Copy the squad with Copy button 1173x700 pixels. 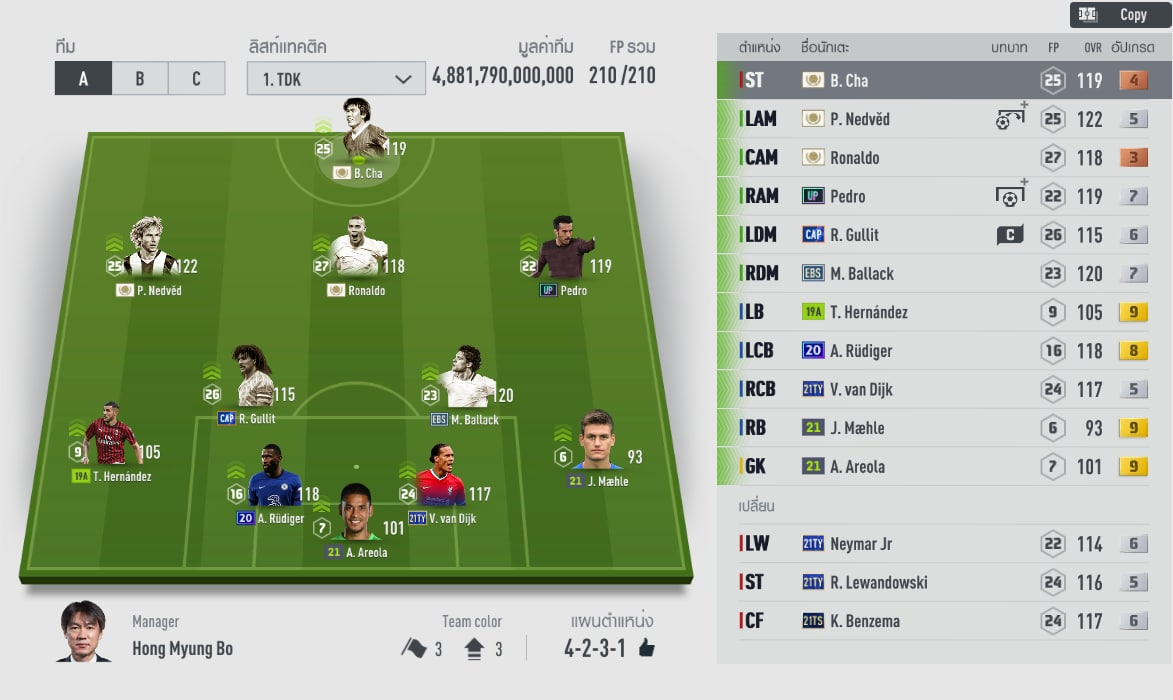pos(1119,15)
